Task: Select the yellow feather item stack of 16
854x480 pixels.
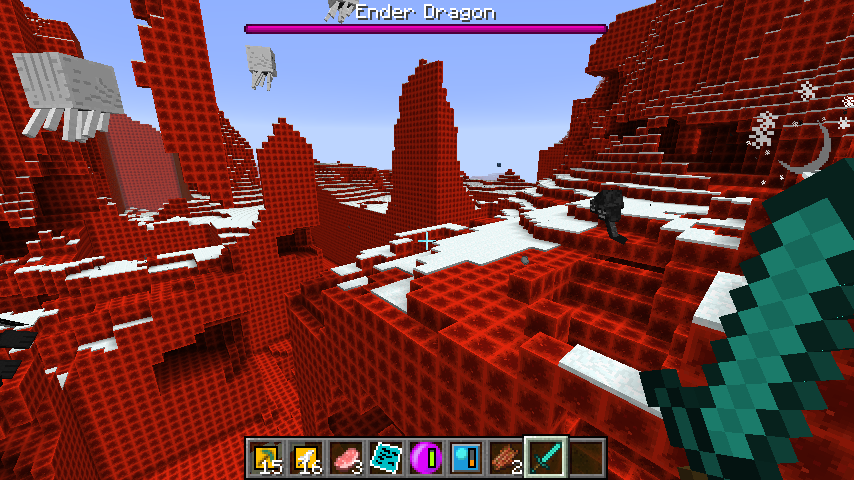Action: (x=307, y=458)
